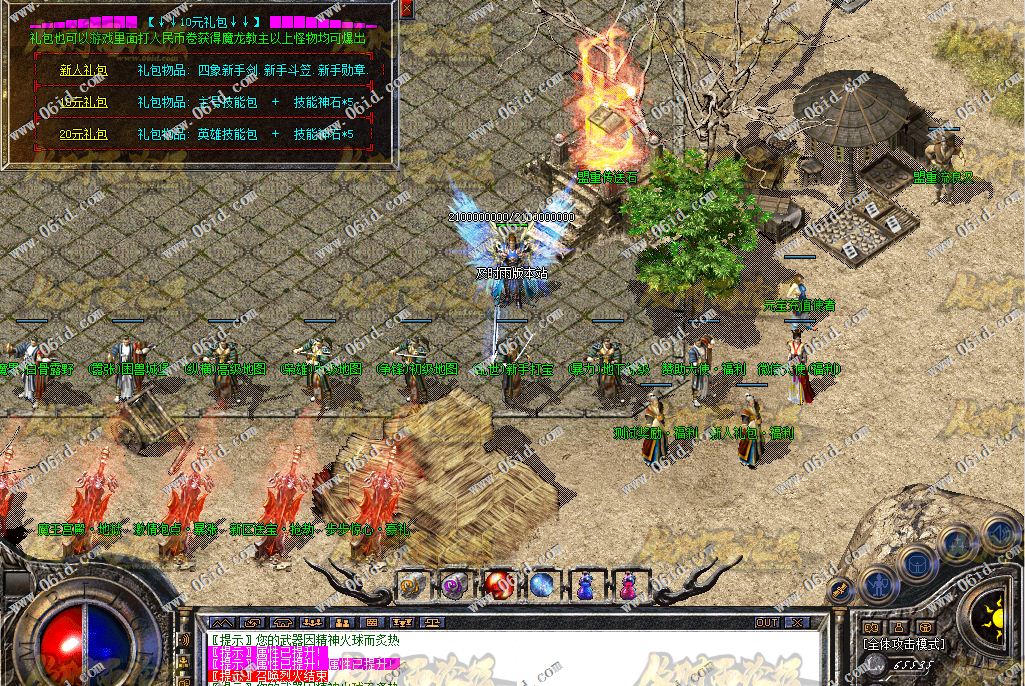Use the purple spiral hotbar item

pyautogui.click(x=455, y=585)
